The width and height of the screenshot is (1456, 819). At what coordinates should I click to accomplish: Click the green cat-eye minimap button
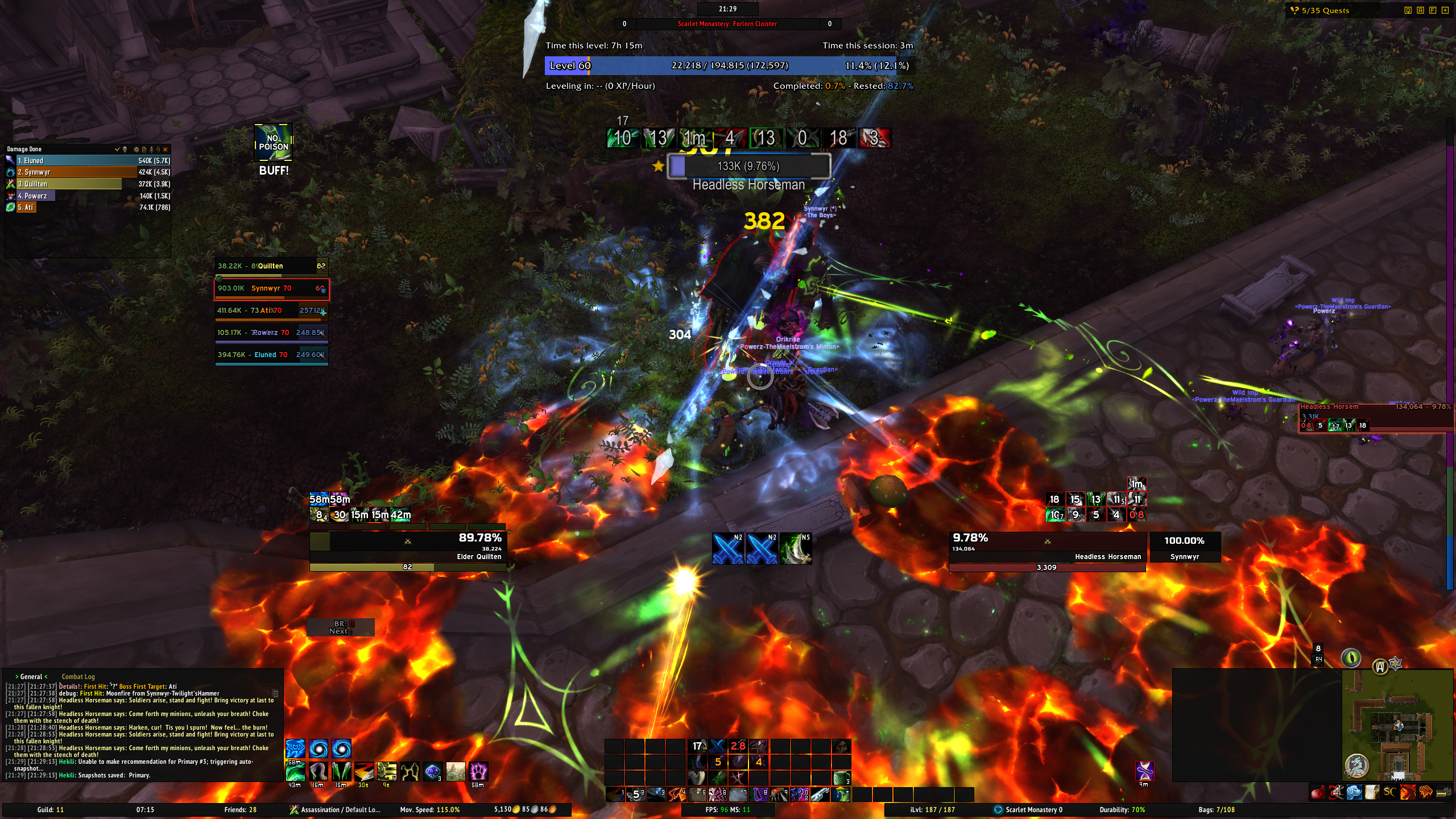(1351, 658)
